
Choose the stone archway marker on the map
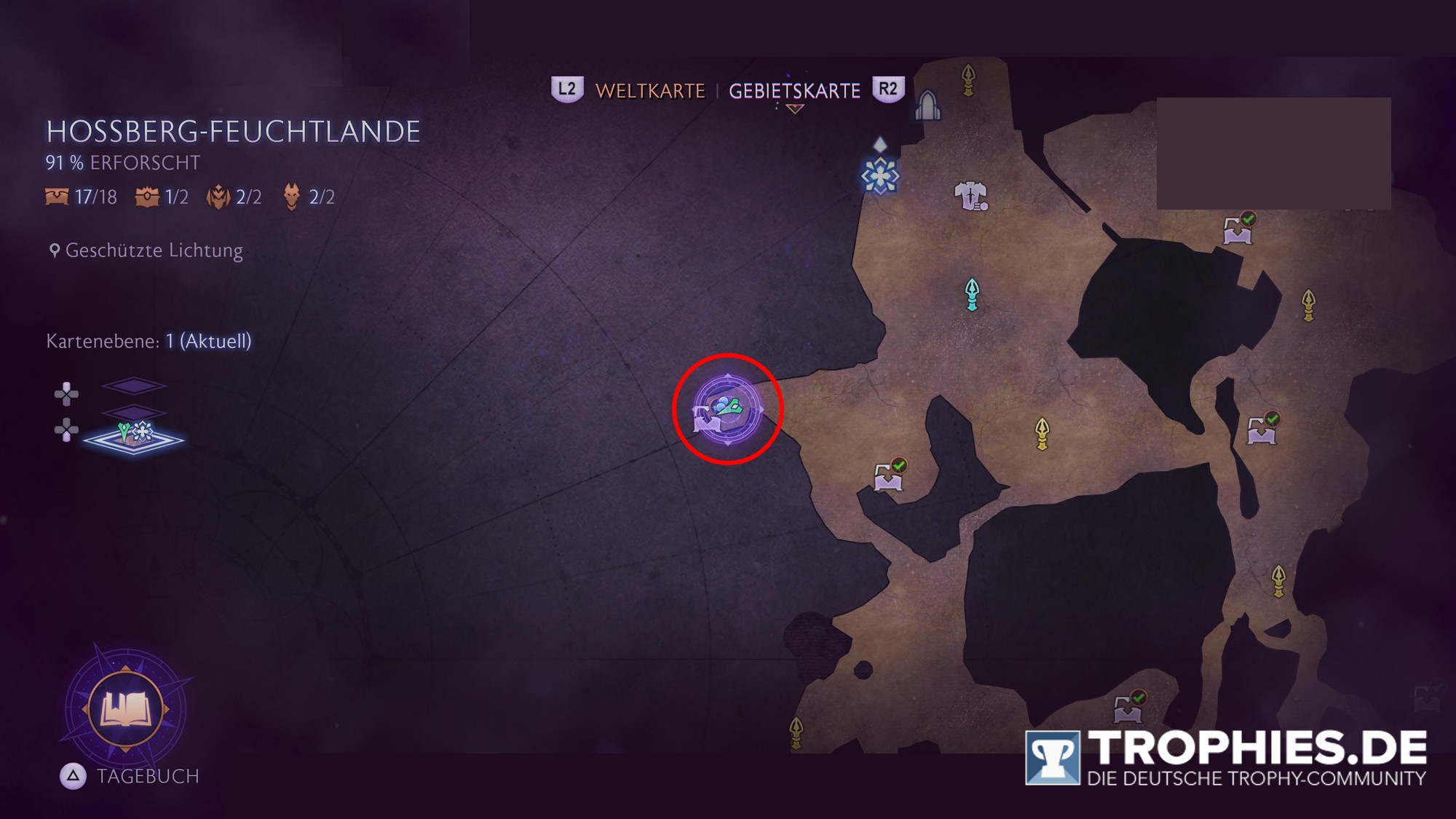927,106
